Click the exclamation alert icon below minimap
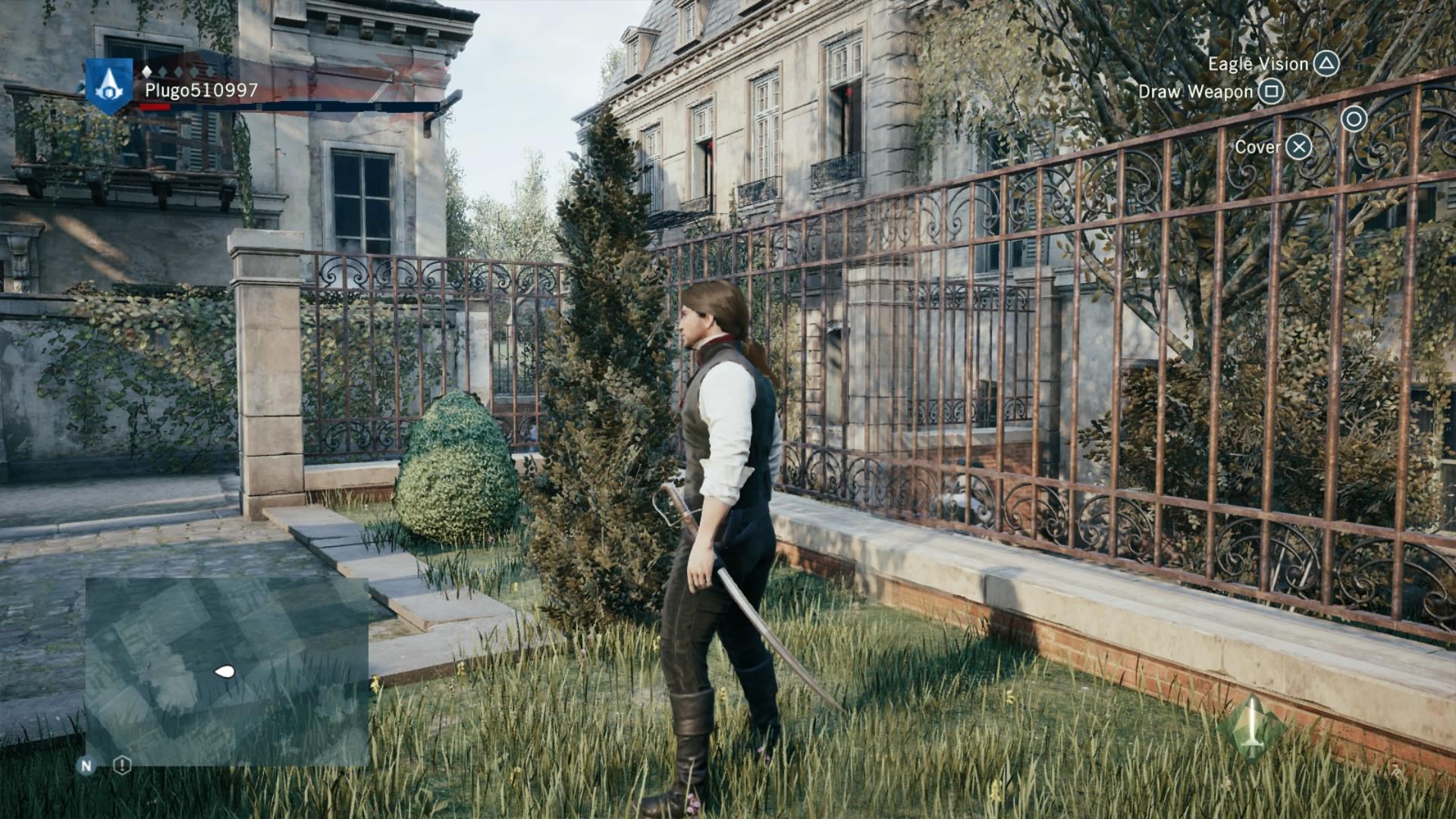The height and width of the screenshot is (819, 1456). (122, 765)
